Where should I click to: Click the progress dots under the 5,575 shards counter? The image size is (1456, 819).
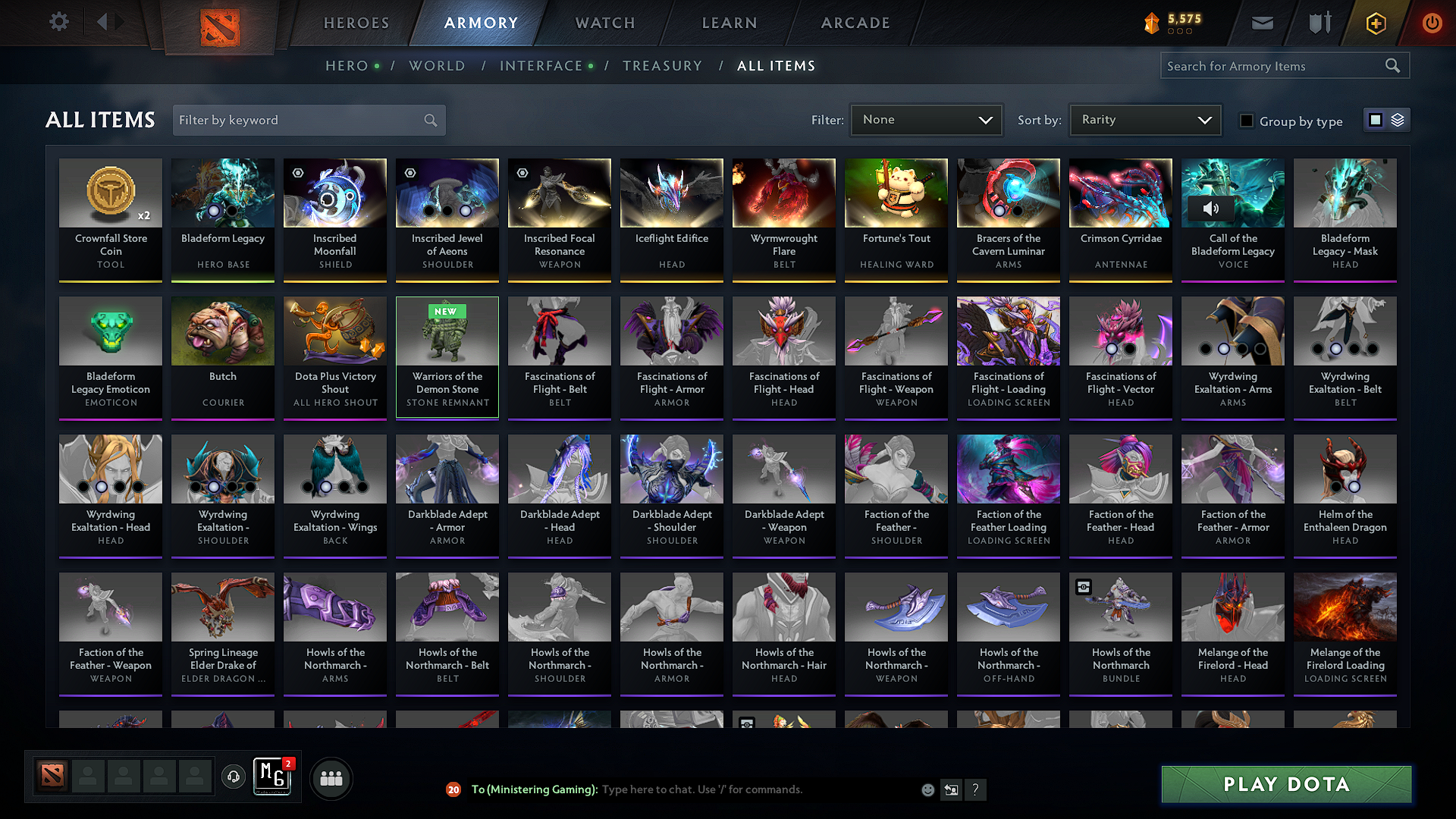(x=1179, y=31)
